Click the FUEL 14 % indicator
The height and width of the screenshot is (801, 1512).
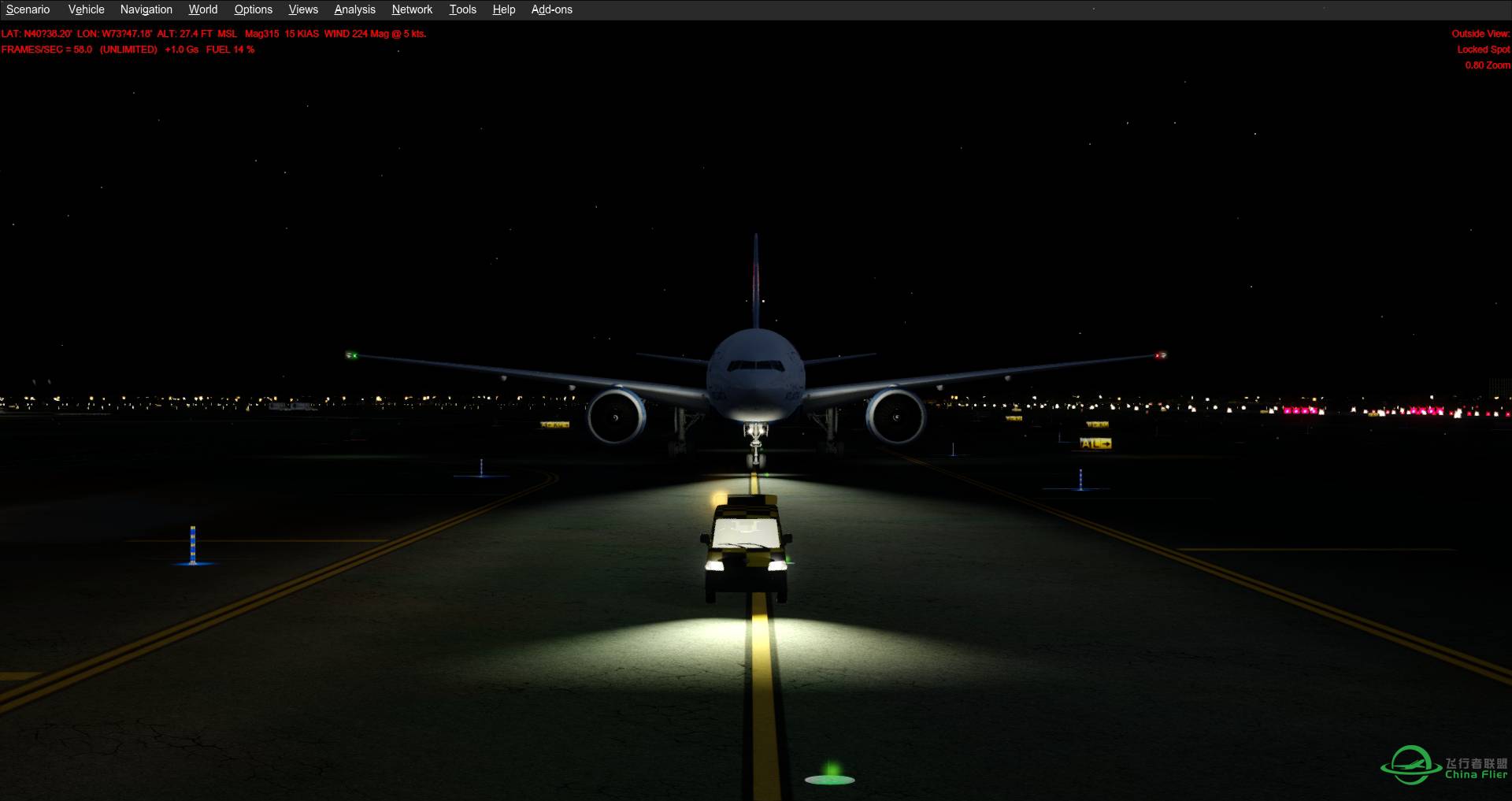coord(229,49)
